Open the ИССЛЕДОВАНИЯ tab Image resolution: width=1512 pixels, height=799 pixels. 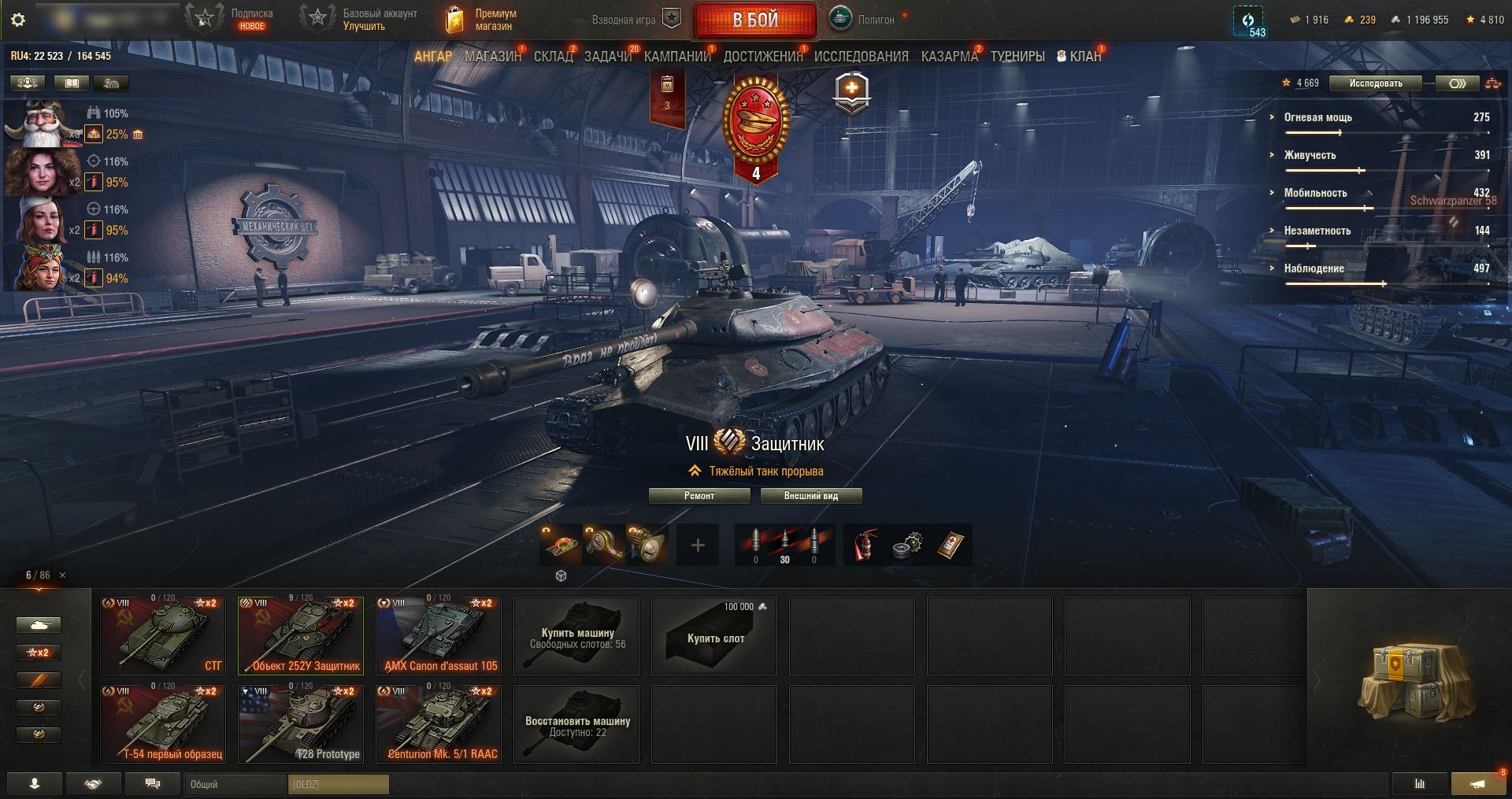coord(861,57)
